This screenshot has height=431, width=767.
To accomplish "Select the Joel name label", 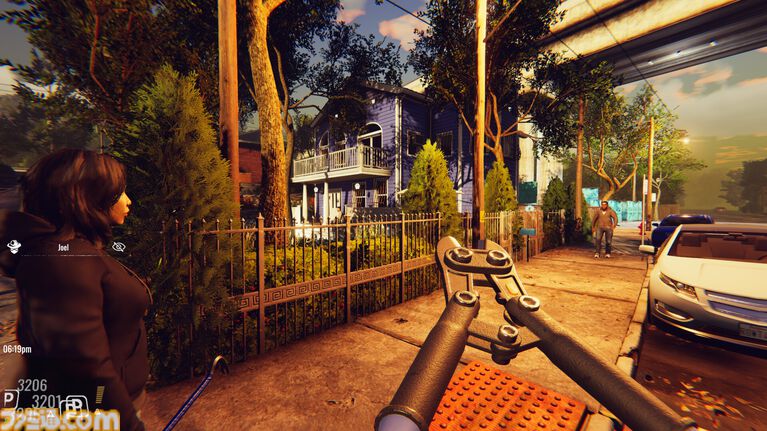I will 63,246.
